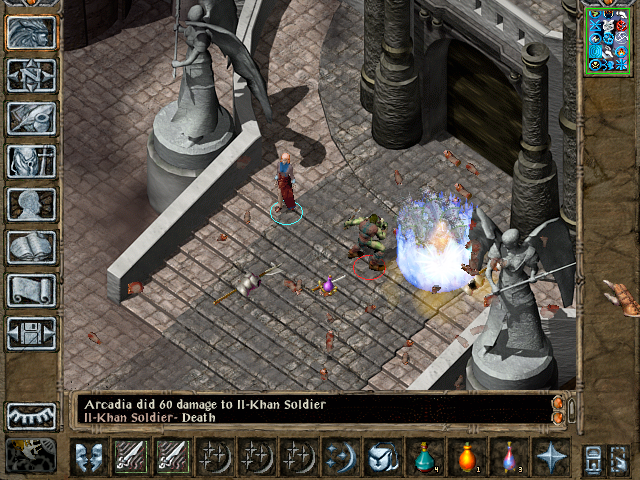This screenshot has width=640, height=480.
Task: Click the combat message log window
Action: [310, 410]
